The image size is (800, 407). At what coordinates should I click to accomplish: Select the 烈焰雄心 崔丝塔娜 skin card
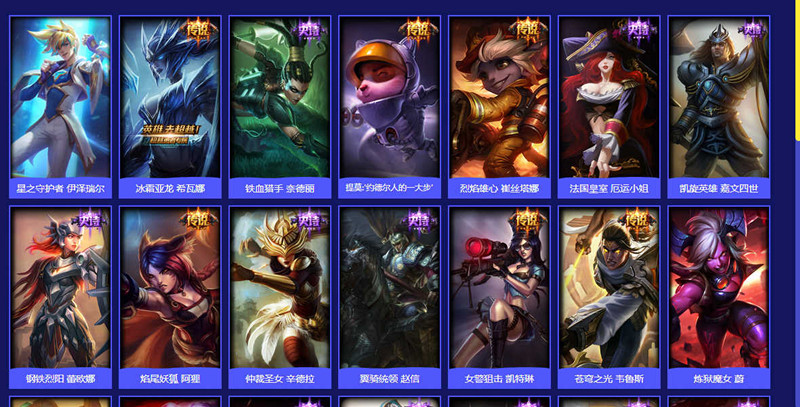[499, 98]
